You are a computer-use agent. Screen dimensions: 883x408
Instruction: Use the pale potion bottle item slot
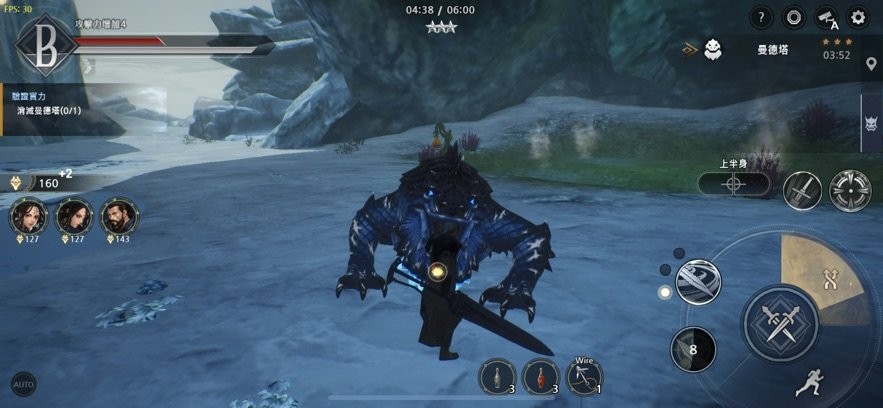tap(498, 376)
